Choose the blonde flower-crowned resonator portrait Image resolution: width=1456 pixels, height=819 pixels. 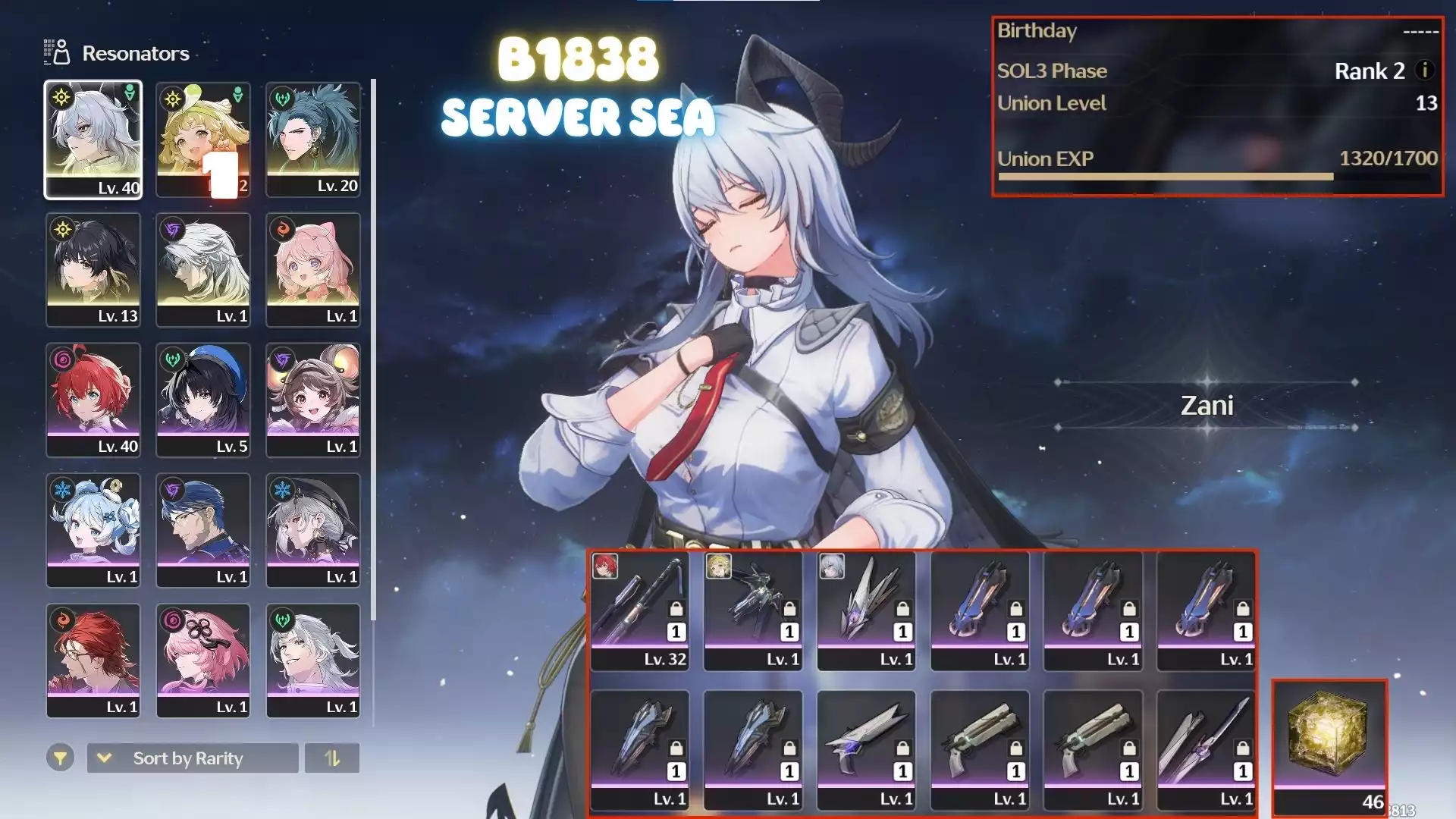pyautogui.click(x=203, y=140)
